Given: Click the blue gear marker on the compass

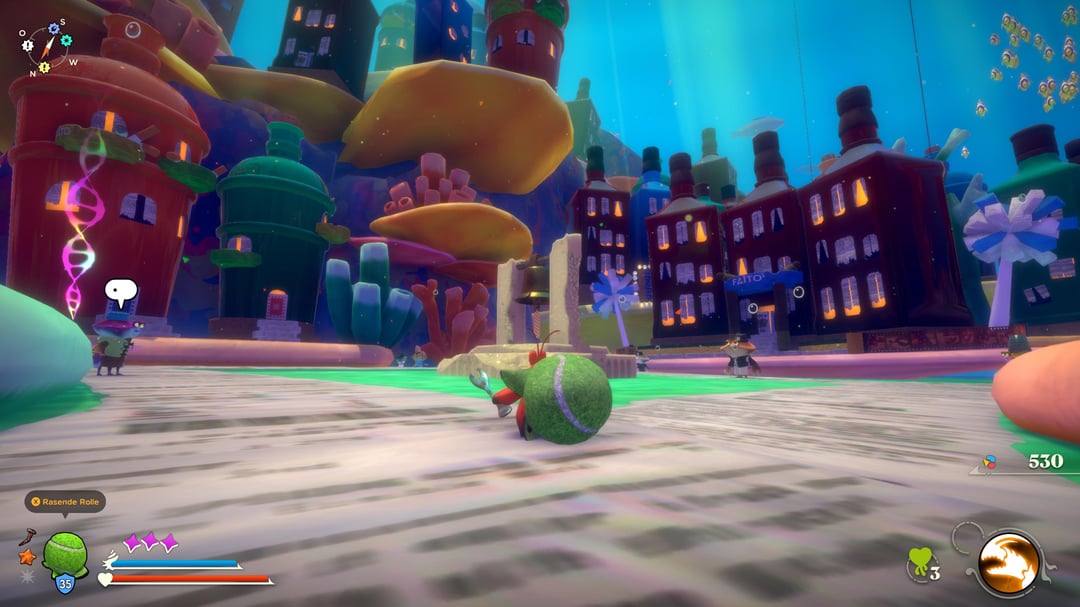Looking at the screenshot, I should coord(53,27).
